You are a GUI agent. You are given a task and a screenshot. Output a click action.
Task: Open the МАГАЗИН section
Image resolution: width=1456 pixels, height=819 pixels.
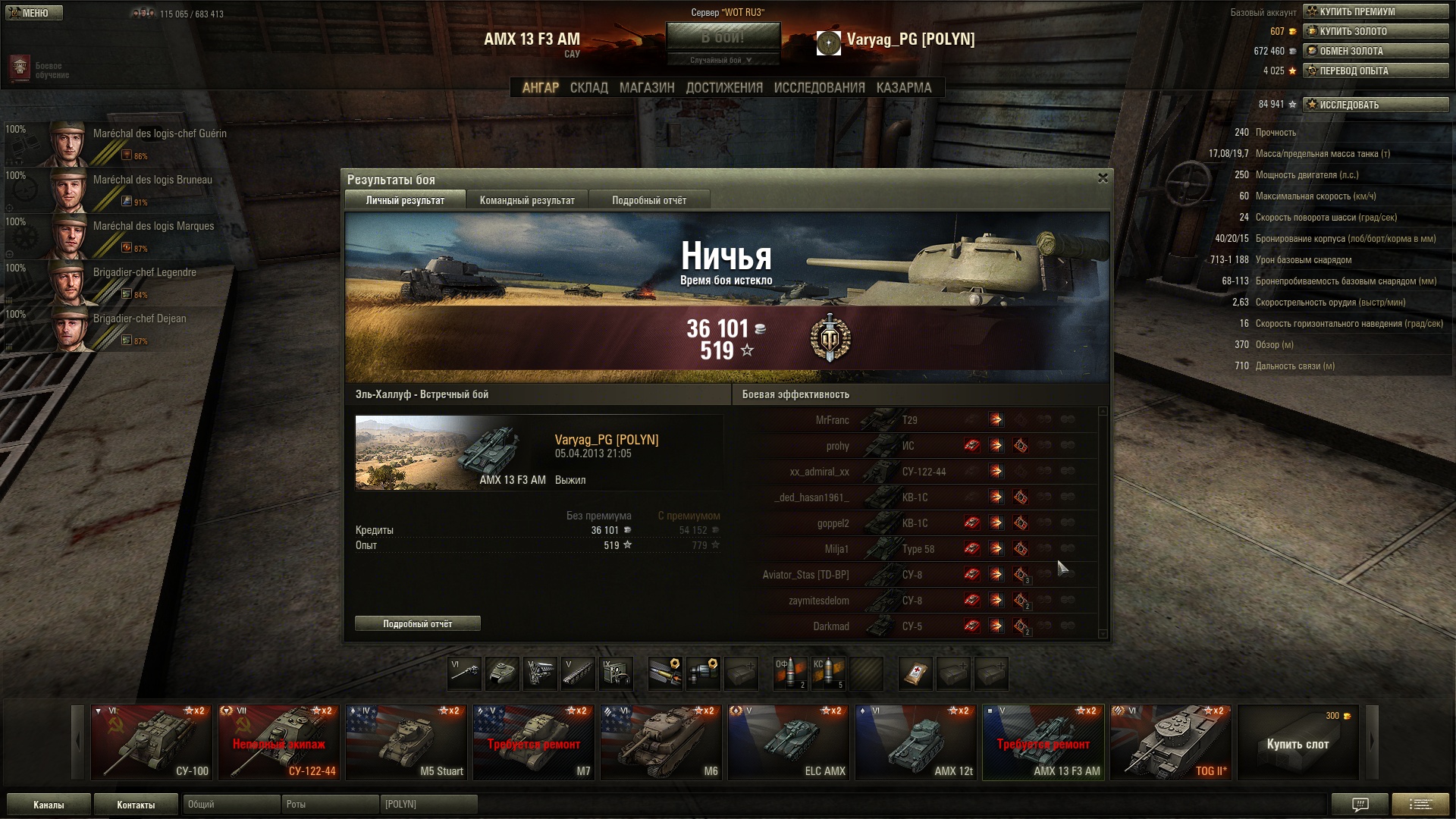[x=646, y=88]
